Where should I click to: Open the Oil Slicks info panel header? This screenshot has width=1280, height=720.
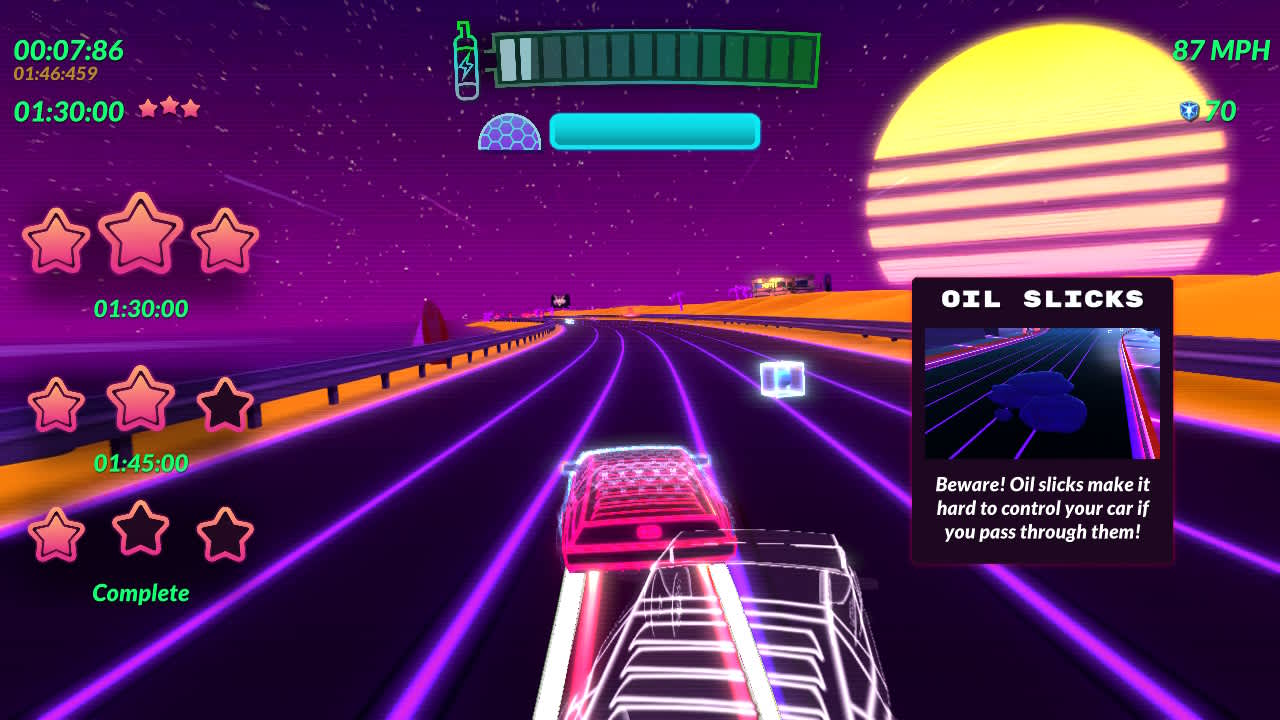(x=1044, y=298)
